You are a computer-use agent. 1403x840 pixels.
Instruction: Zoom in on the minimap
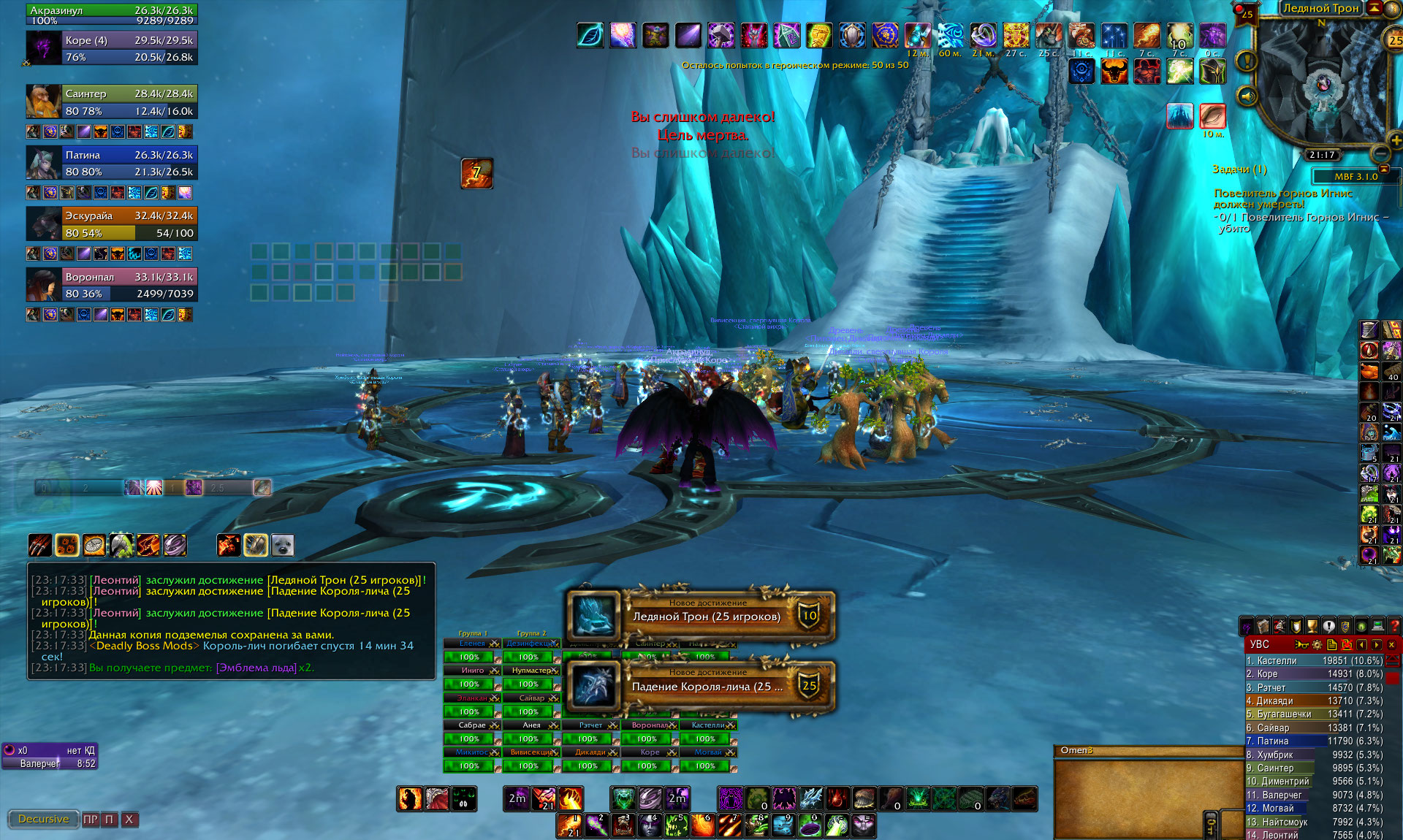pos(1395,140)
